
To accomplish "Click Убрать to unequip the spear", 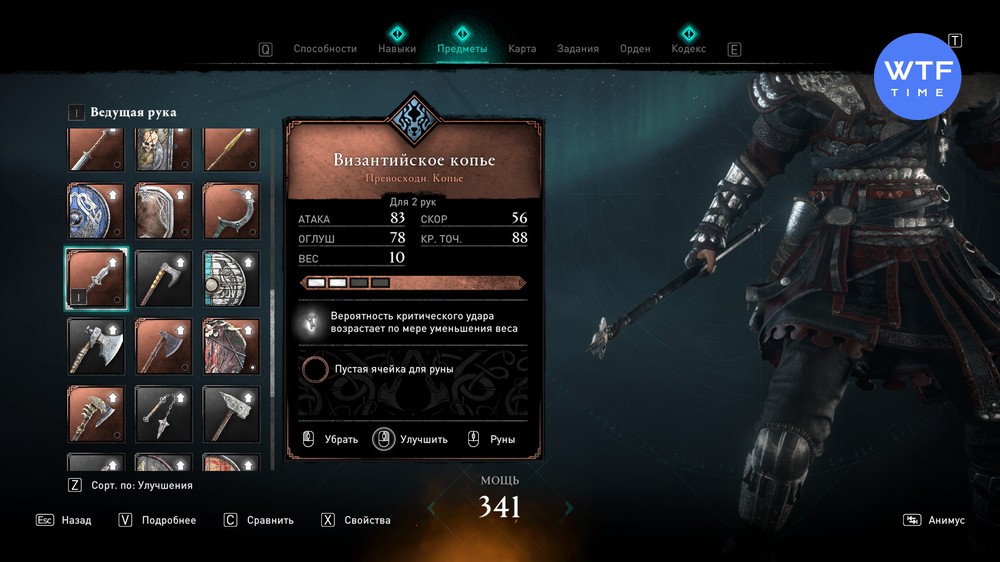I will [330, 439].
